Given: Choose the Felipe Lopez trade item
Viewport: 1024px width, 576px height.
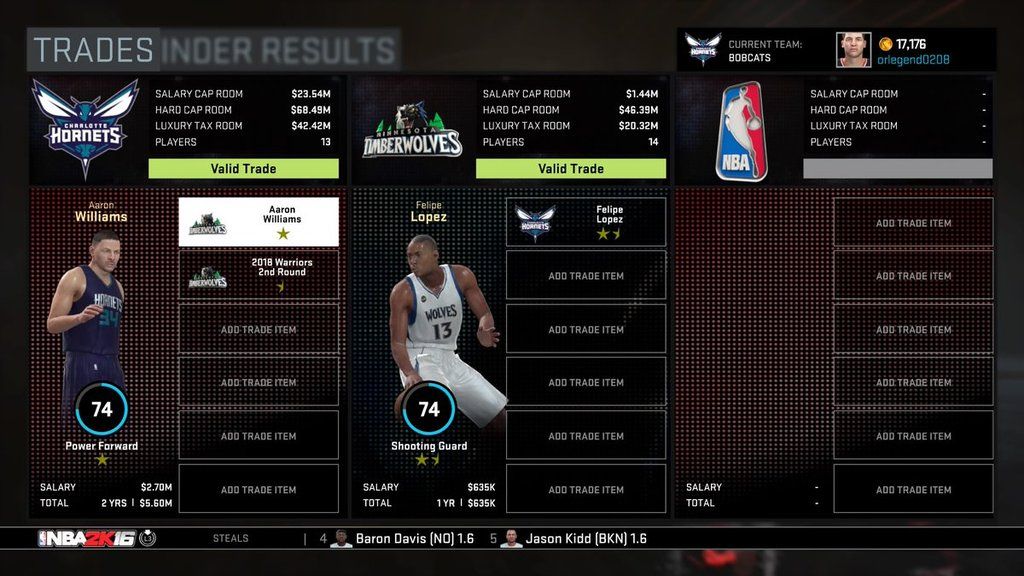Looking at the screenshot, I should (x=586, y=222).
